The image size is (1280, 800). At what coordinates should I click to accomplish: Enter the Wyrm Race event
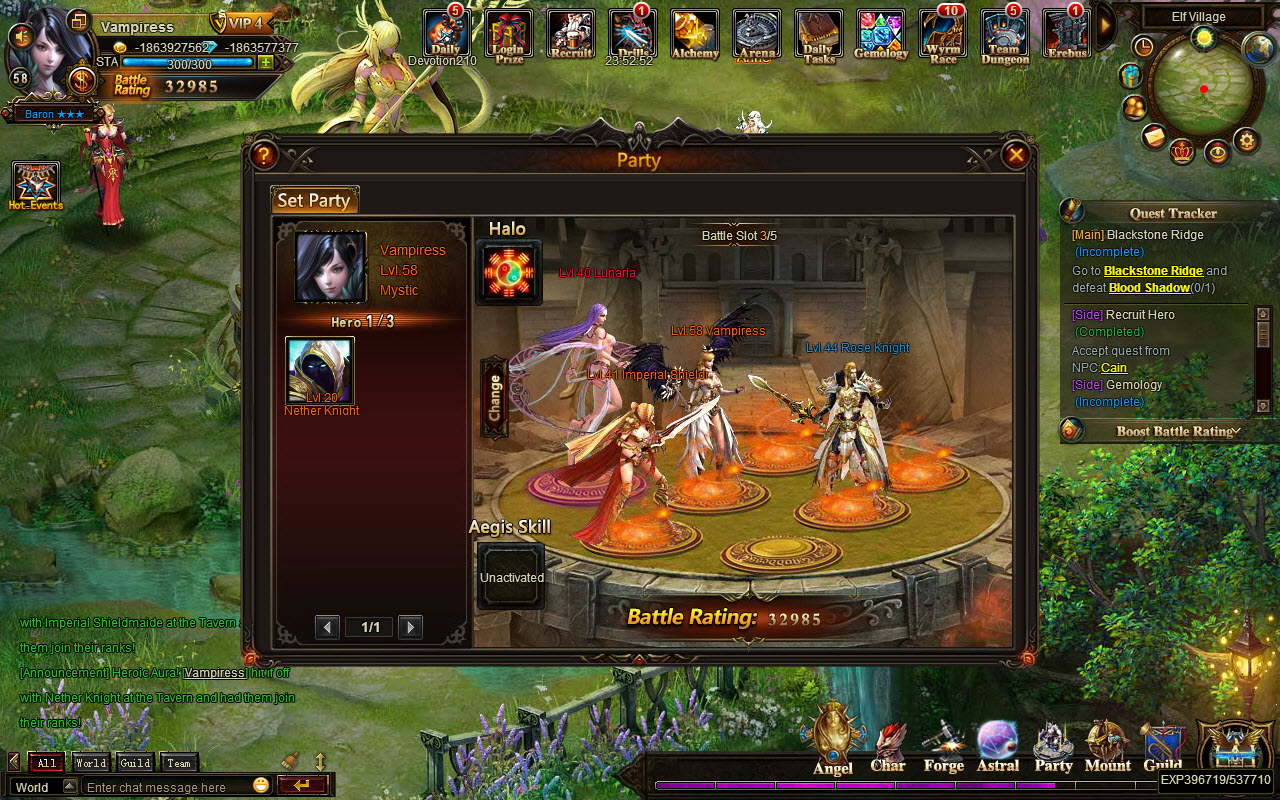[x=942, y=33]
